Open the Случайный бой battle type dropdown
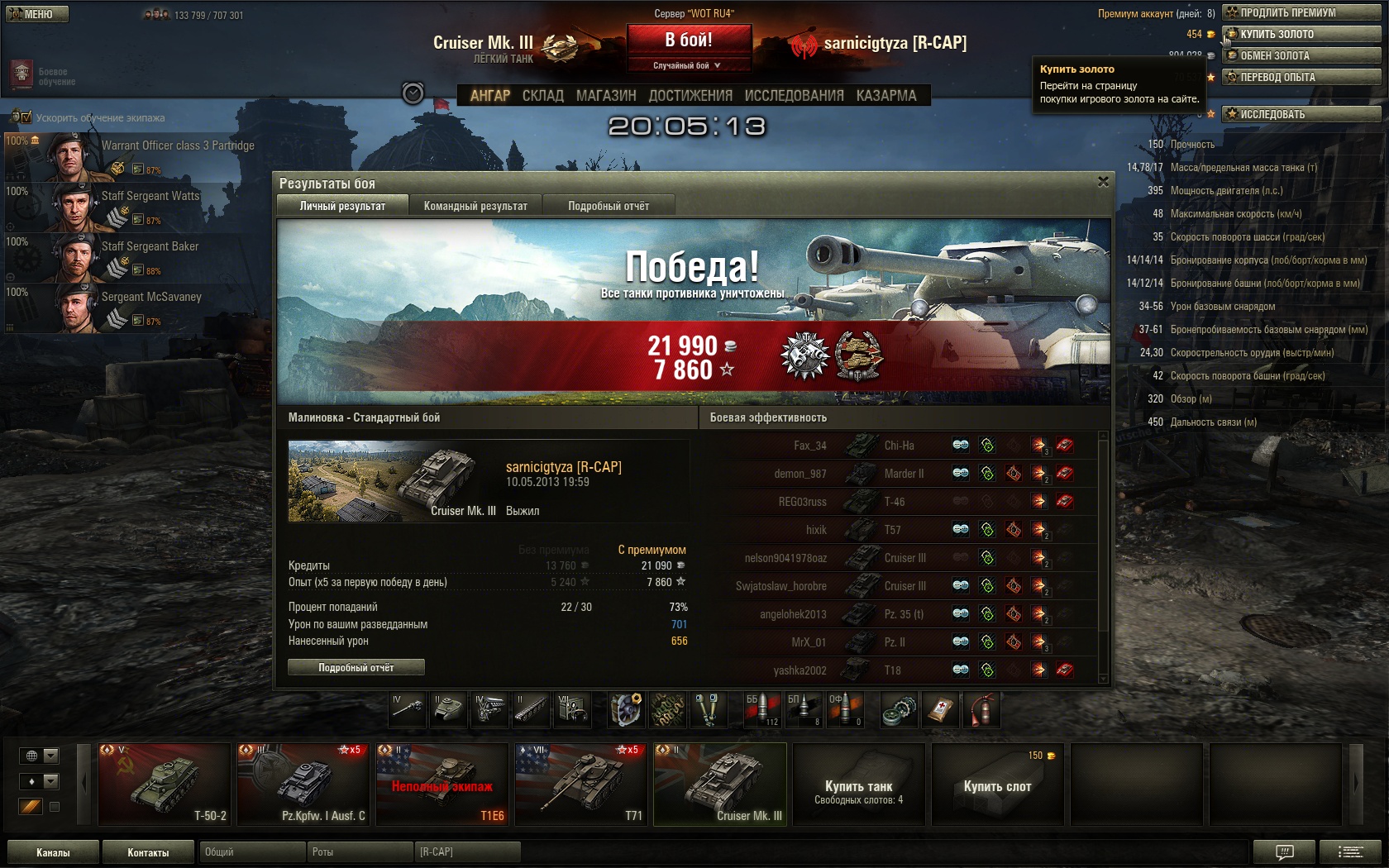Screen dimensions: 1389x868 (688, 65)
